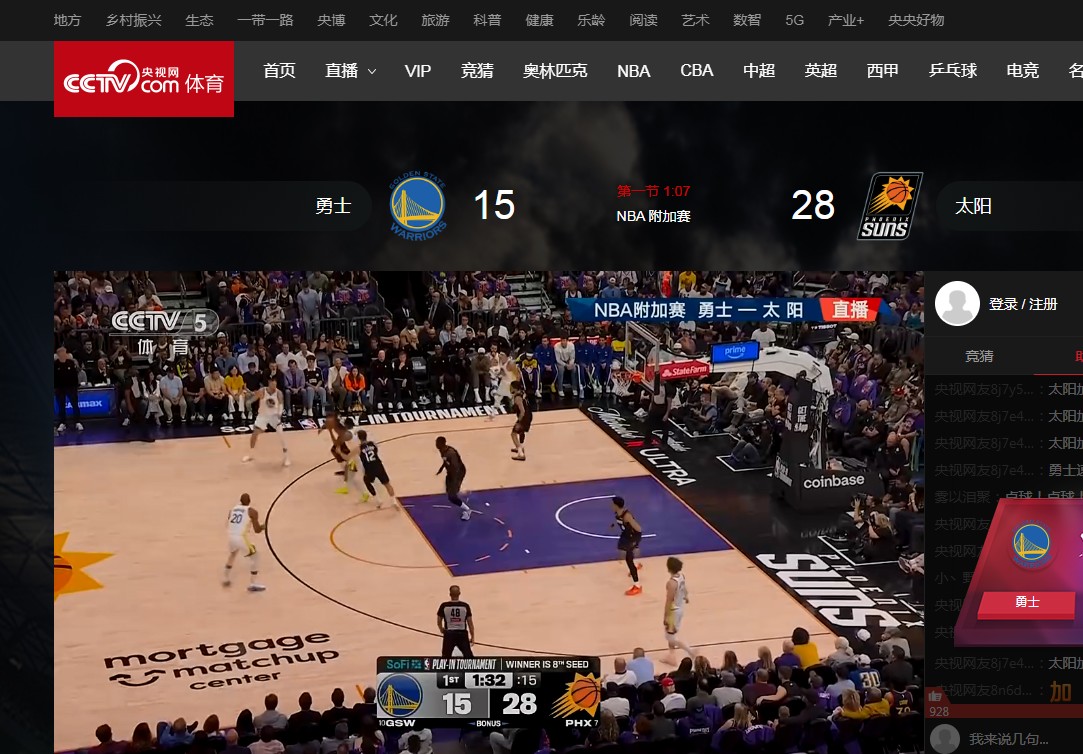Visit the 乒乓球 section
Screen dimensions: 1083x754
coord(953,71)
